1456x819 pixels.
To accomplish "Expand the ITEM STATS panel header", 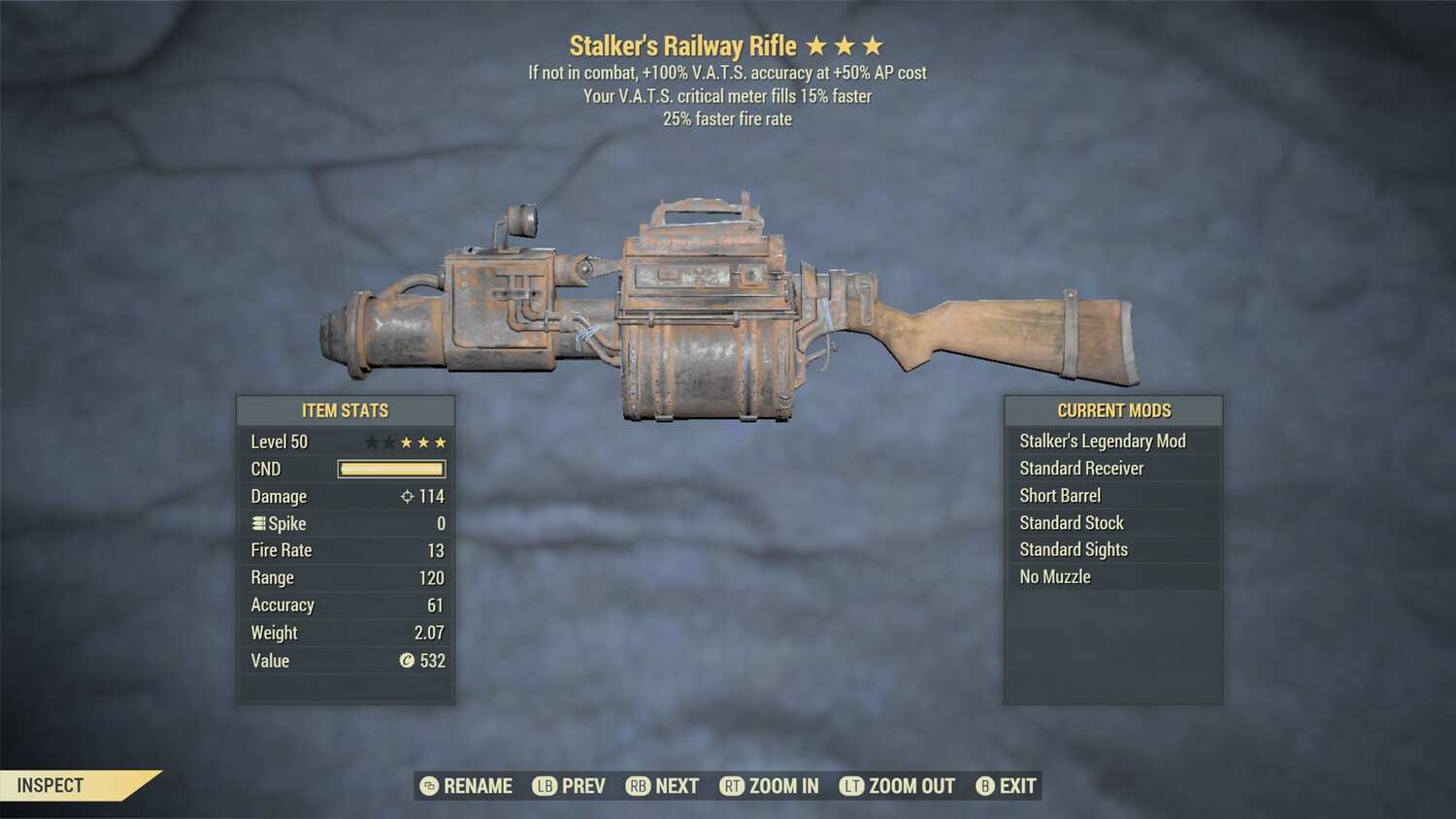I will point(346,410).
